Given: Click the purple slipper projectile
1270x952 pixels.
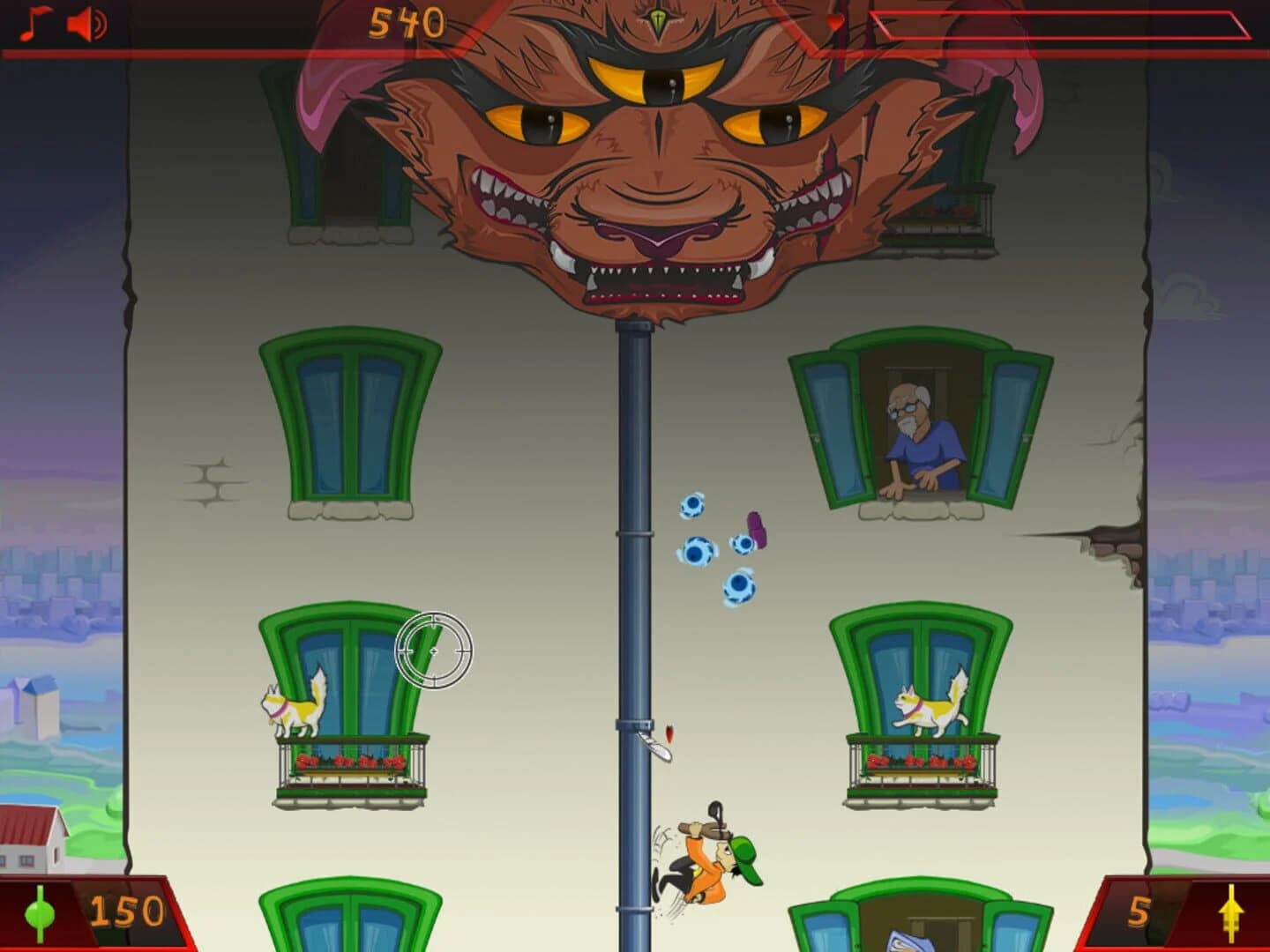Looking at the screenshot, I should (754, 531).
